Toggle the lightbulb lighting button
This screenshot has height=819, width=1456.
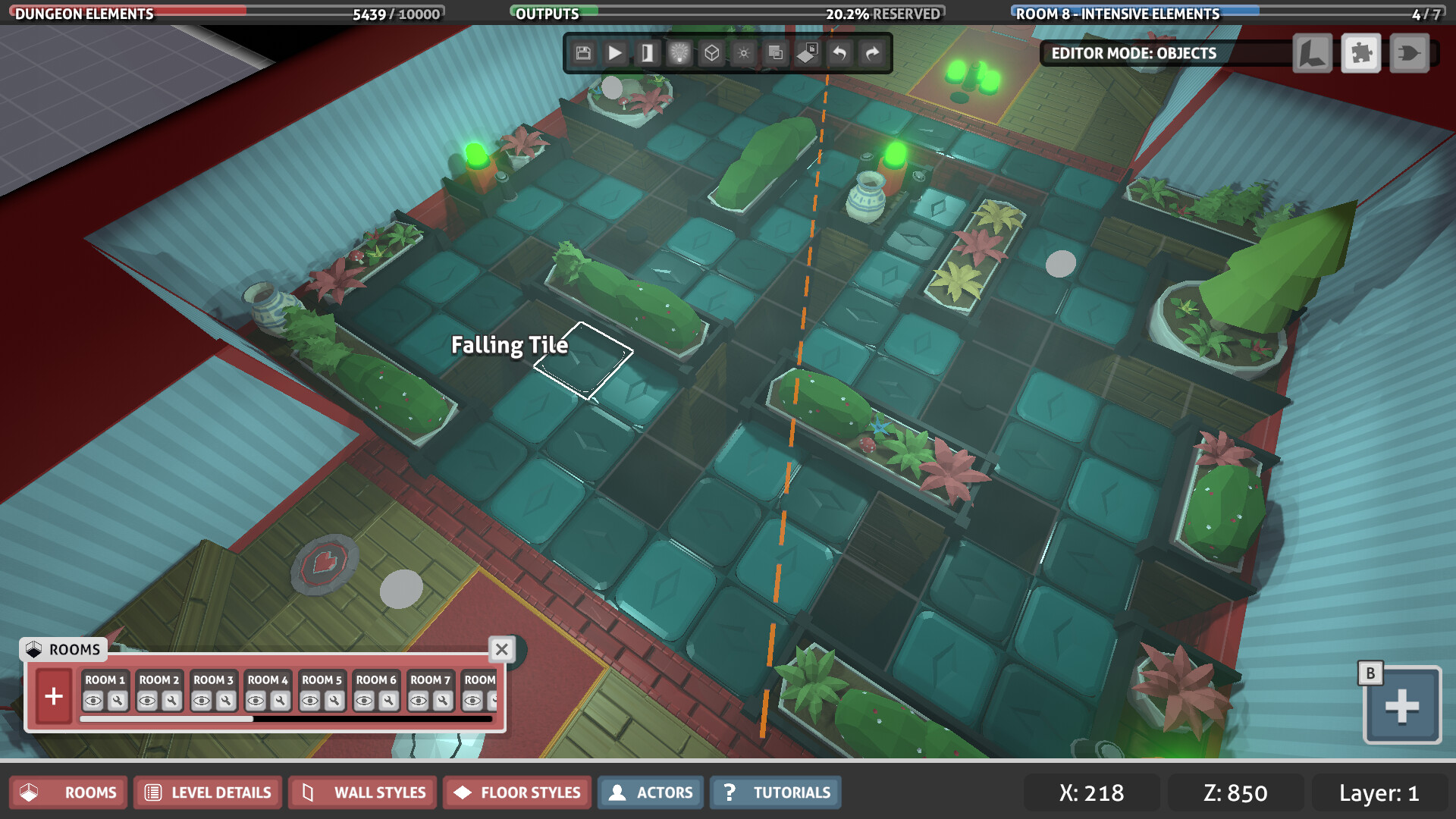(679, 53)
